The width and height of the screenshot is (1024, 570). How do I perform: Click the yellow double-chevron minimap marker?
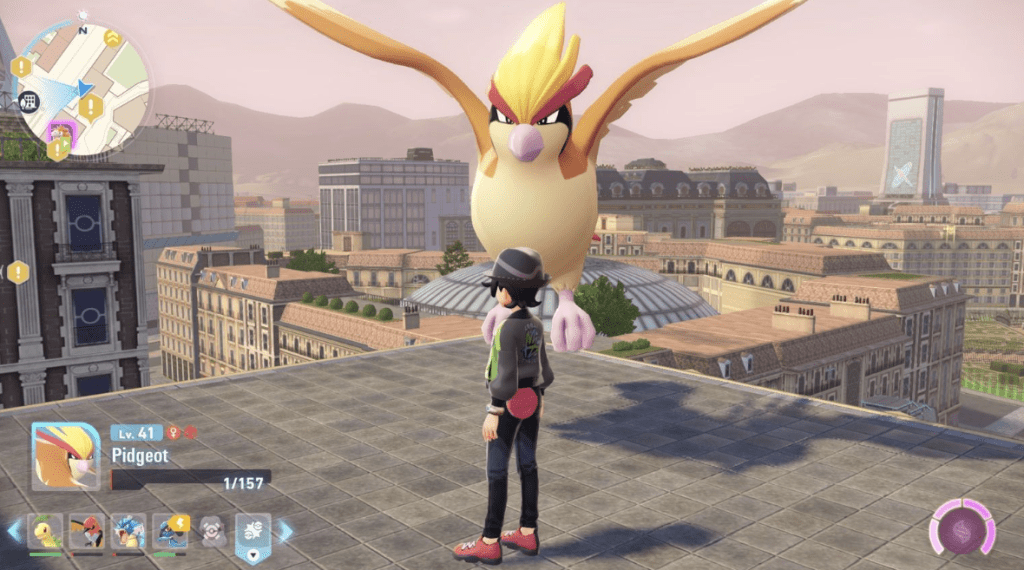pos(112,38)
